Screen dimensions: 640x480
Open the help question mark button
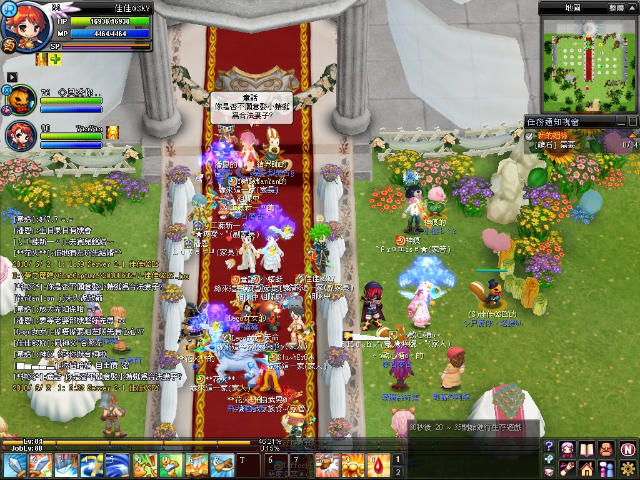[x=548, y=447]
